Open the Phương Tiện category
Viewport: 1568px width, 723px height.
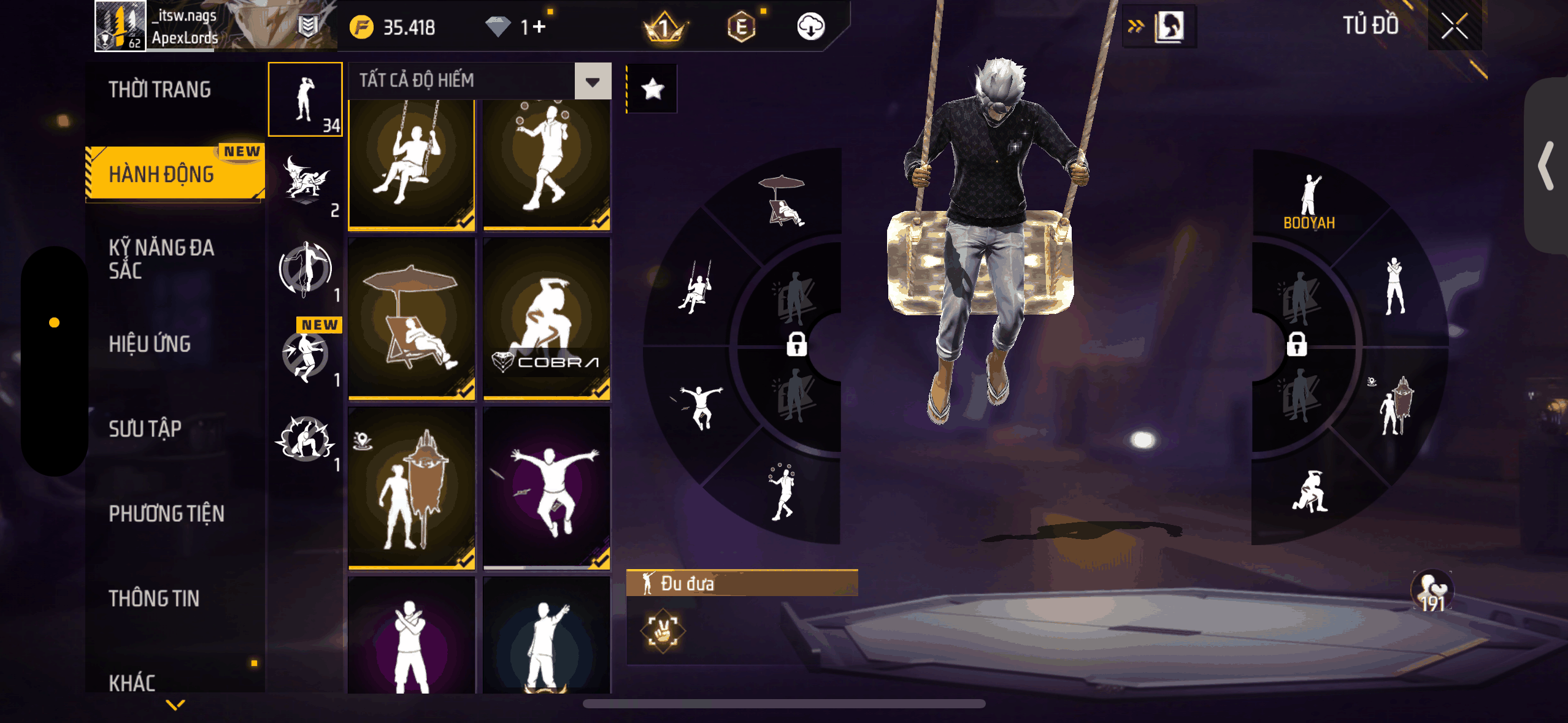click(166, 513)
